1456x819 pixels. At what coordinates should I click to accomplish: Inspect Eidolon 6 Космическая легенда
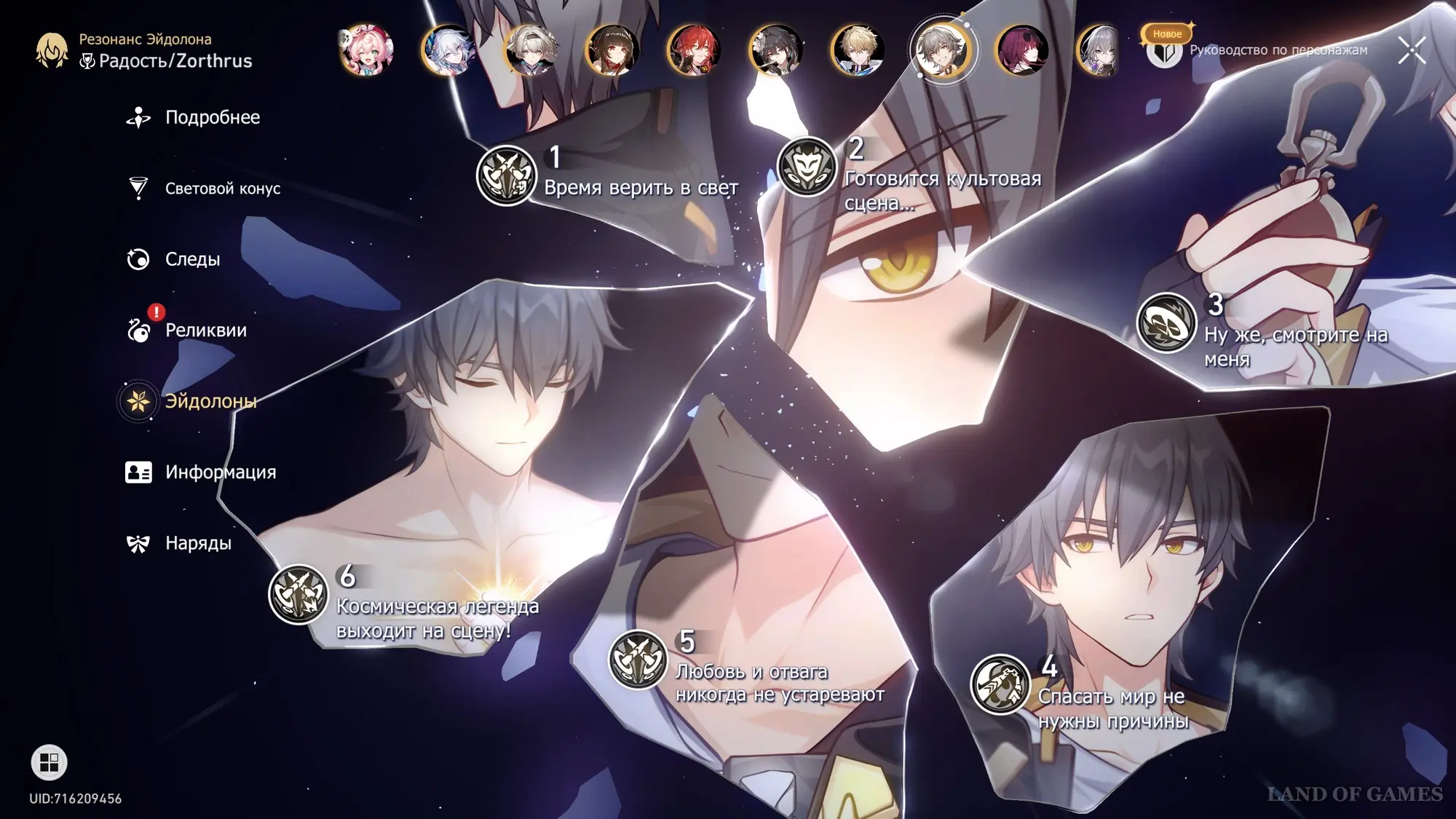(298, 594)
